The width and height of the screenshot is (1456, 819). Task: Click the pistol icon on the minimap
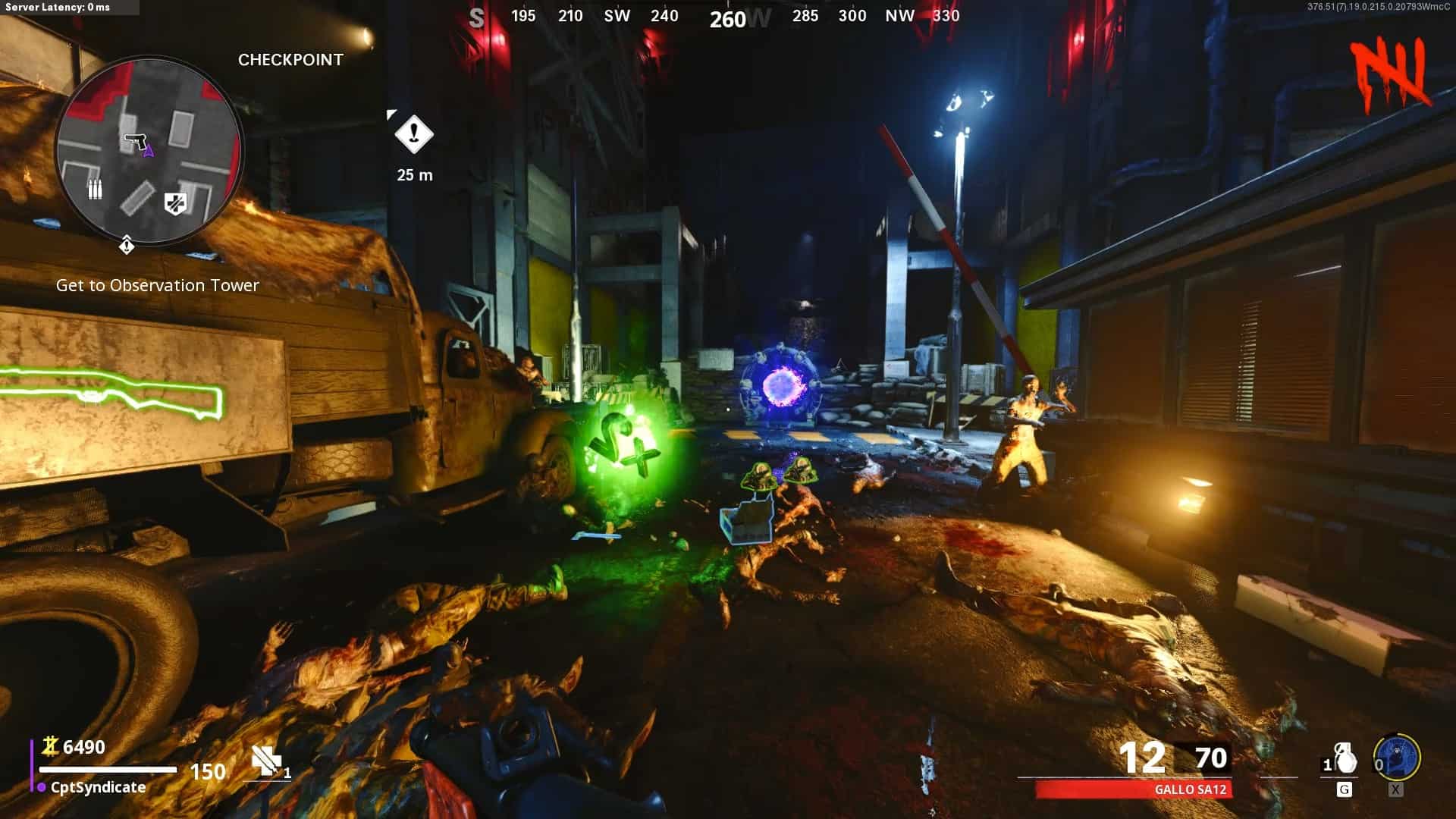[x=135, y=141]
